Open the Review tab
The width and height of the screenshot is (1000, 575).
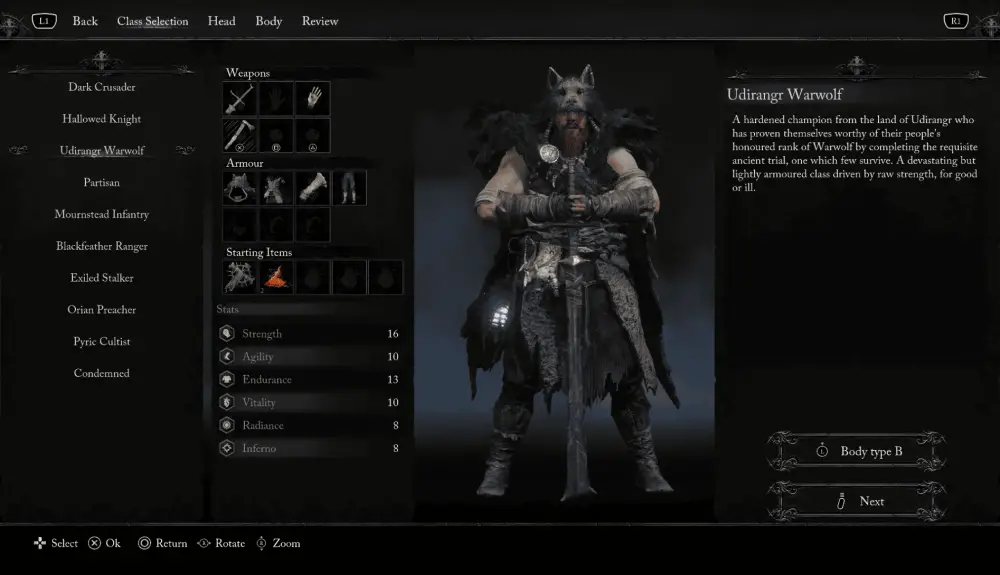coord(320,21)
